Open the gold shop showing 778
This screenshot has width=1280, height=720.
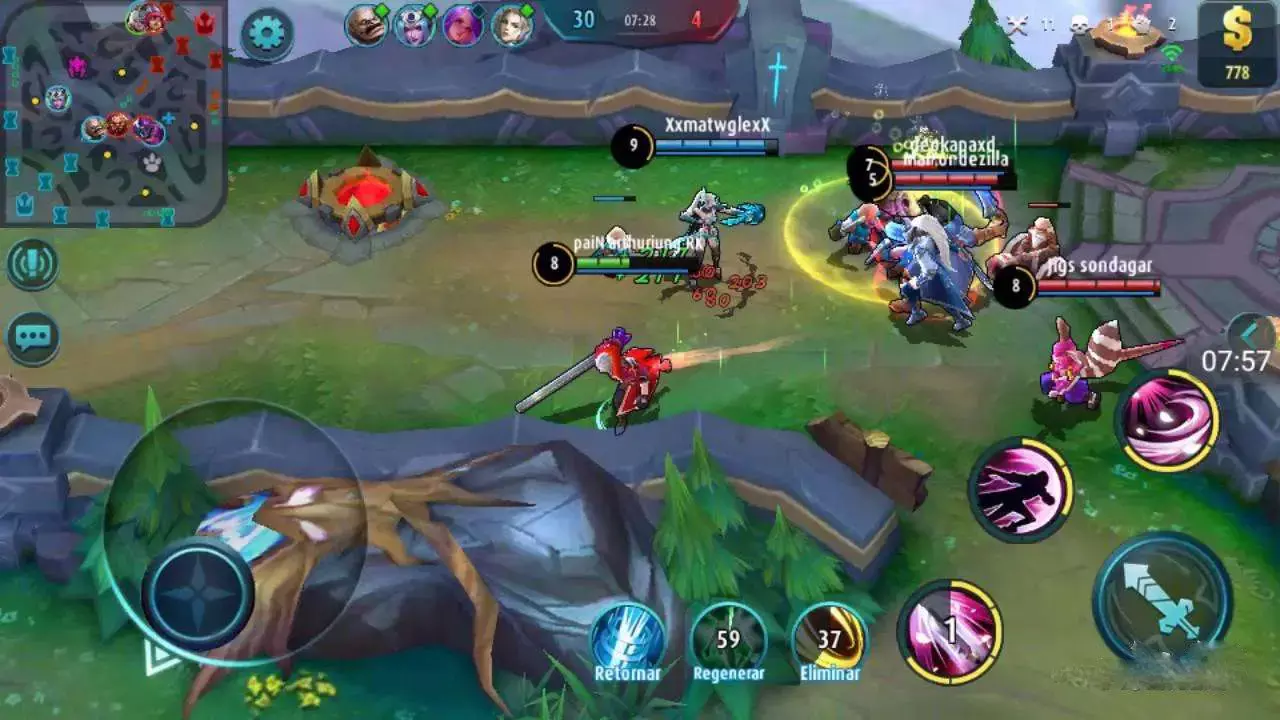pyautogui.click(x=1237, y=45)
